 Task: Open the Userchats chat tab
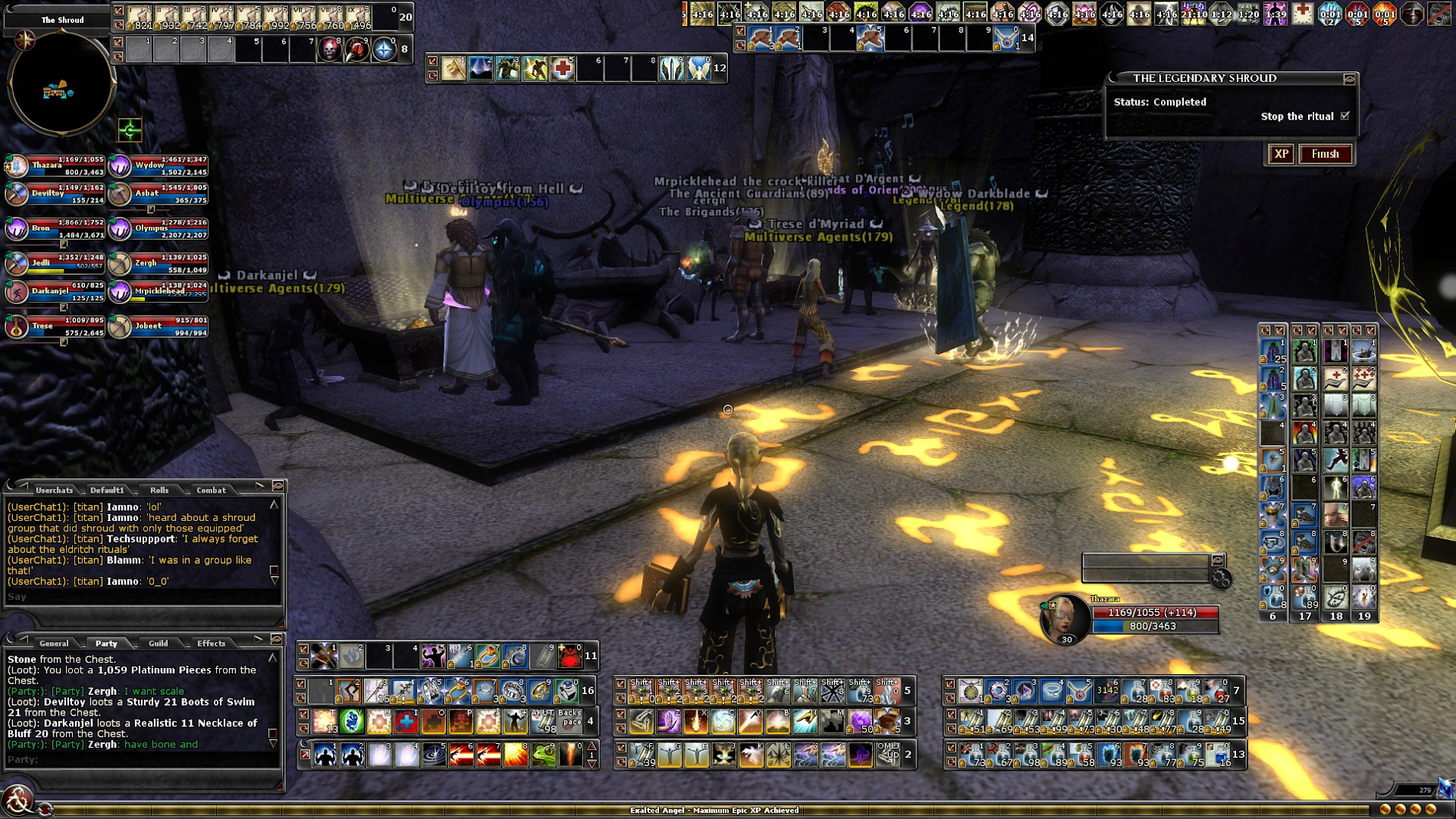(x=54, y=490)
